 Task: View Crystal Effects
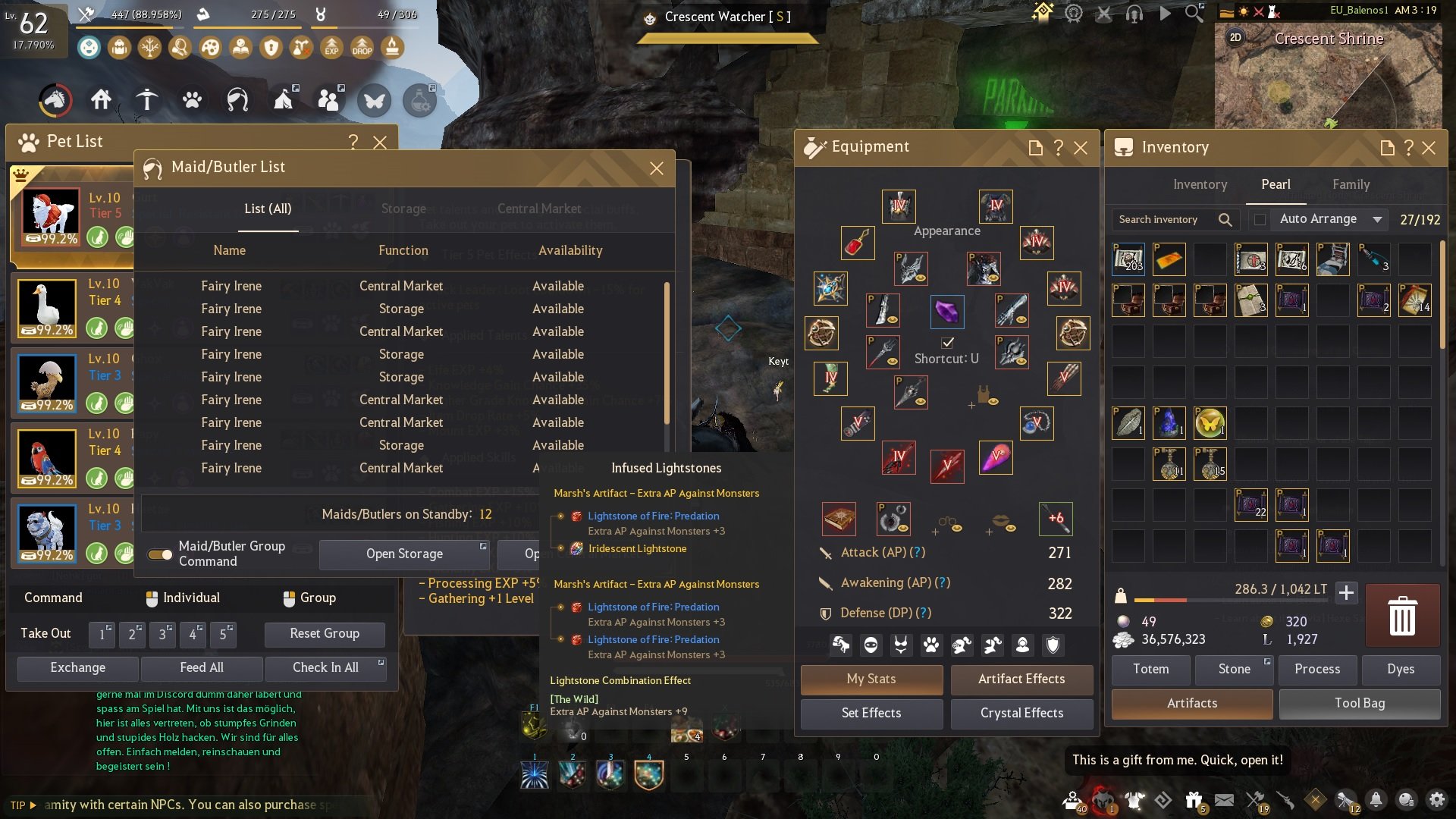pos(1021,714)
